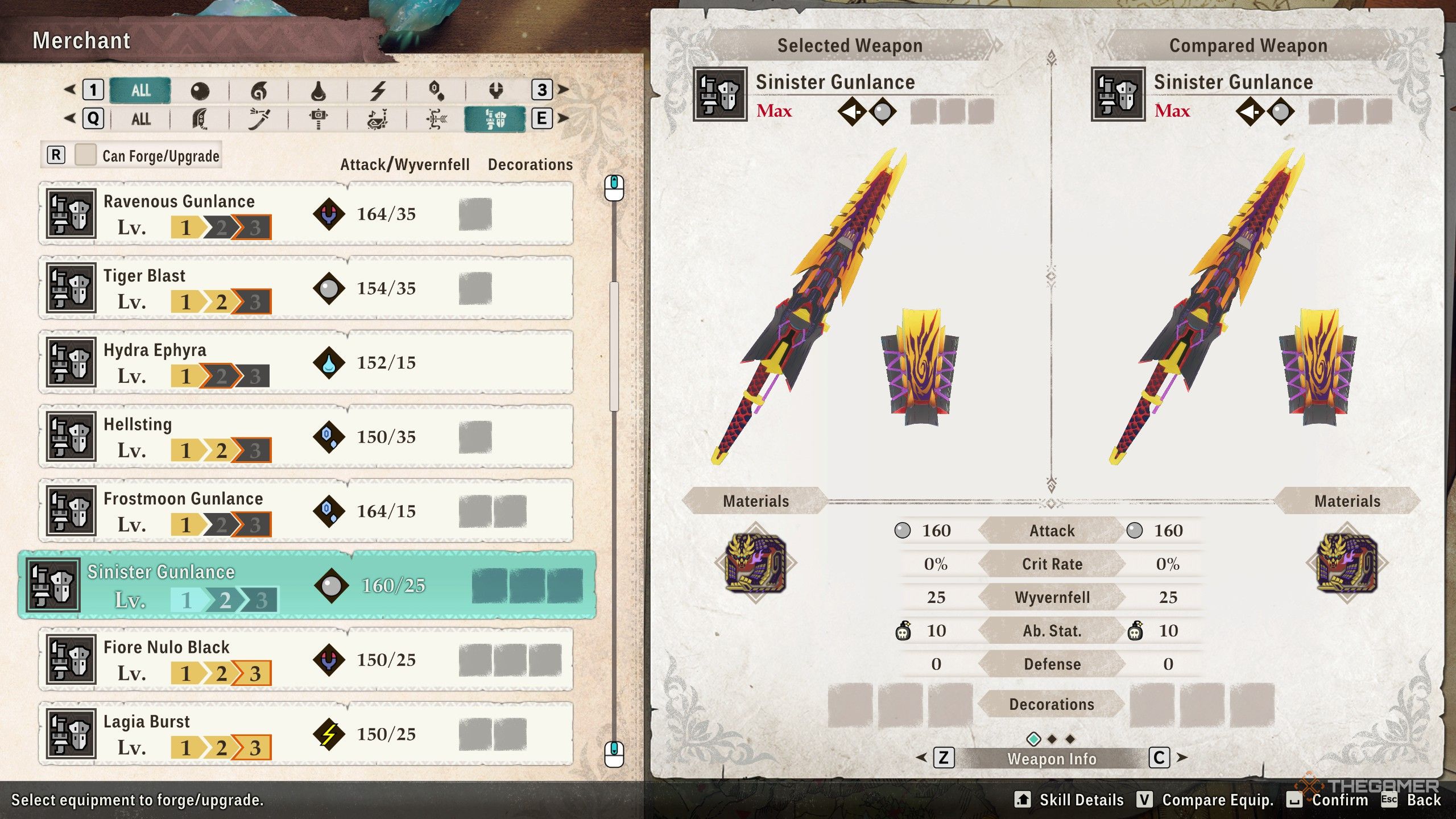Screen dimensions: 1456x819
Task: Show all weapon types with lower ALL tab
Action: 140,119
